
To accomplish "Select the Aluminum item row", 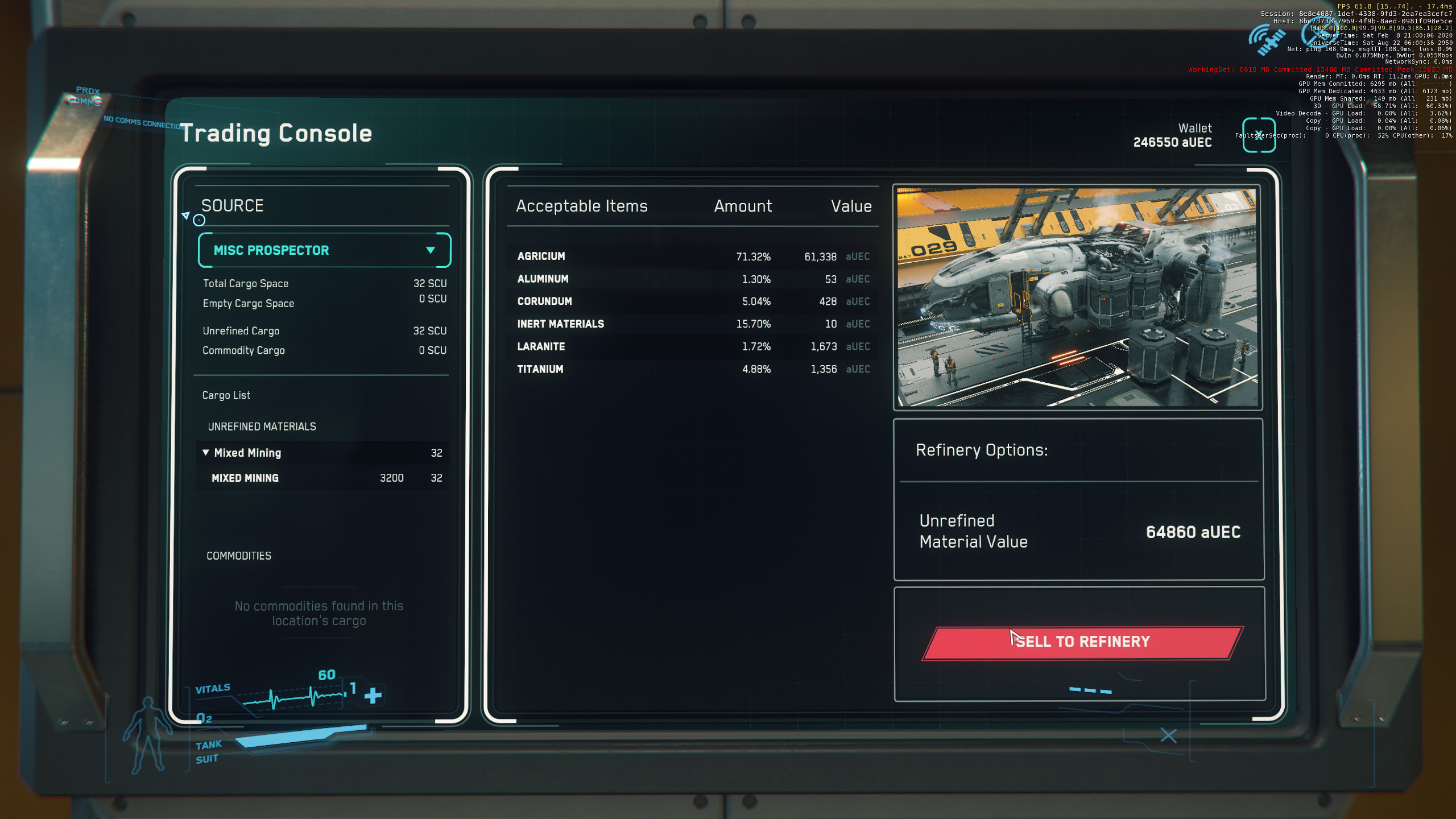I will pyautogui.click(x=692, y=279).
